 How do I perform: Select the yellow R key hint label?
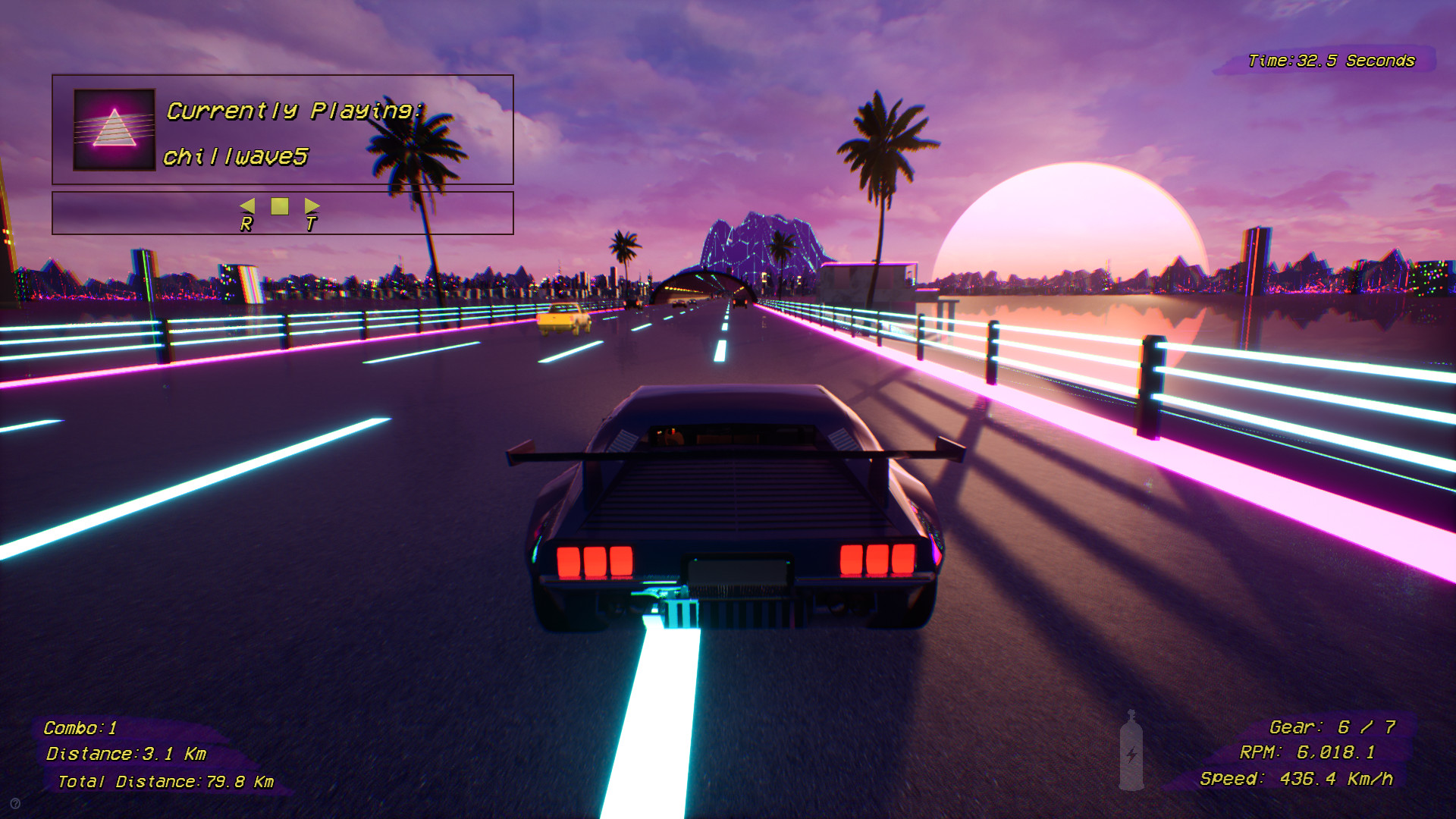tap(246, 224)
